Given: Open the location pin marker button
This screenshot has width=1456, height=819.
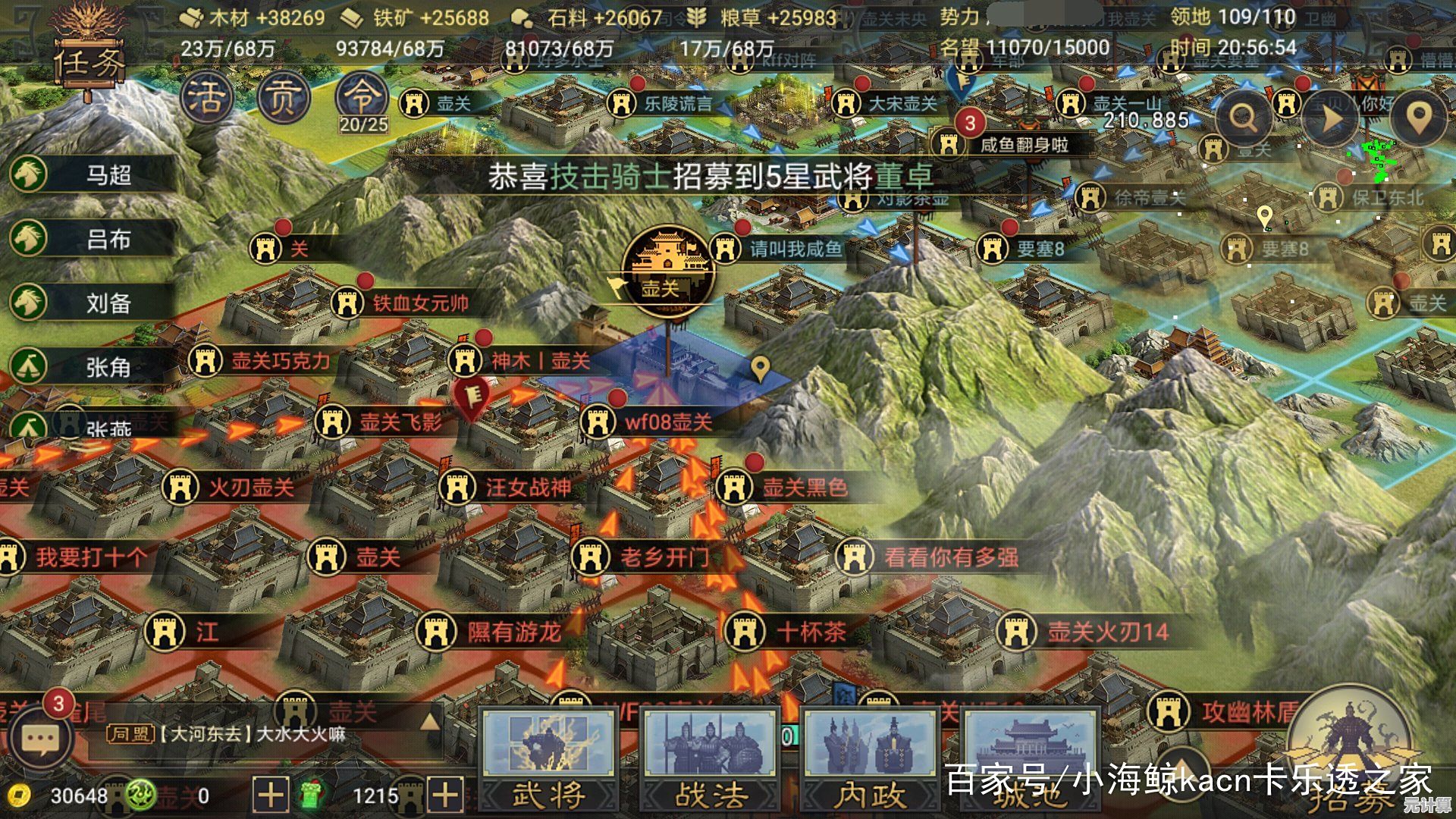Looking at the screenshot, I should (1417, 118).
